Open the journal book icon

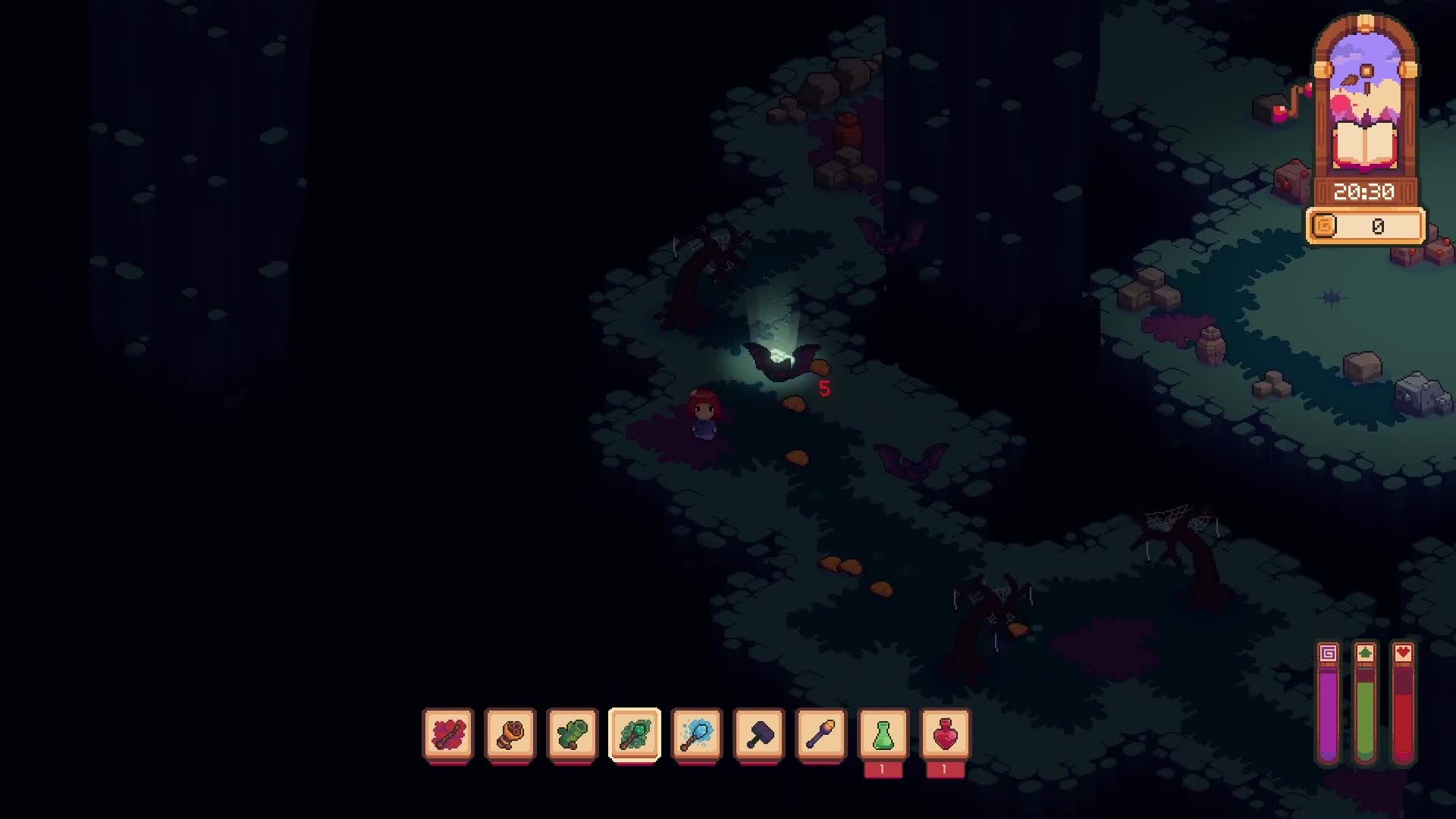click(1364, 146)
